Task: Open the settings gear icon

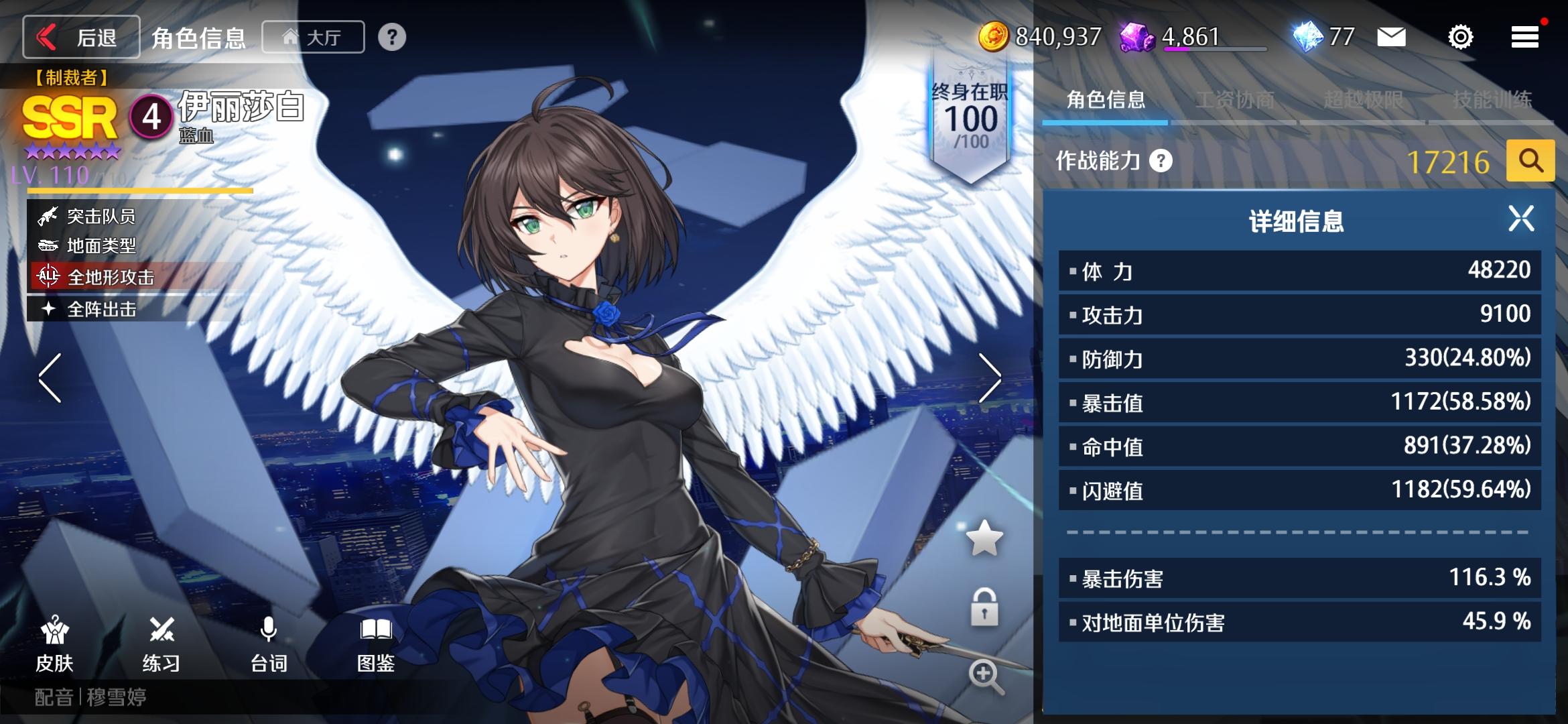Action: pyautogui.click(x=1459, y=37)
